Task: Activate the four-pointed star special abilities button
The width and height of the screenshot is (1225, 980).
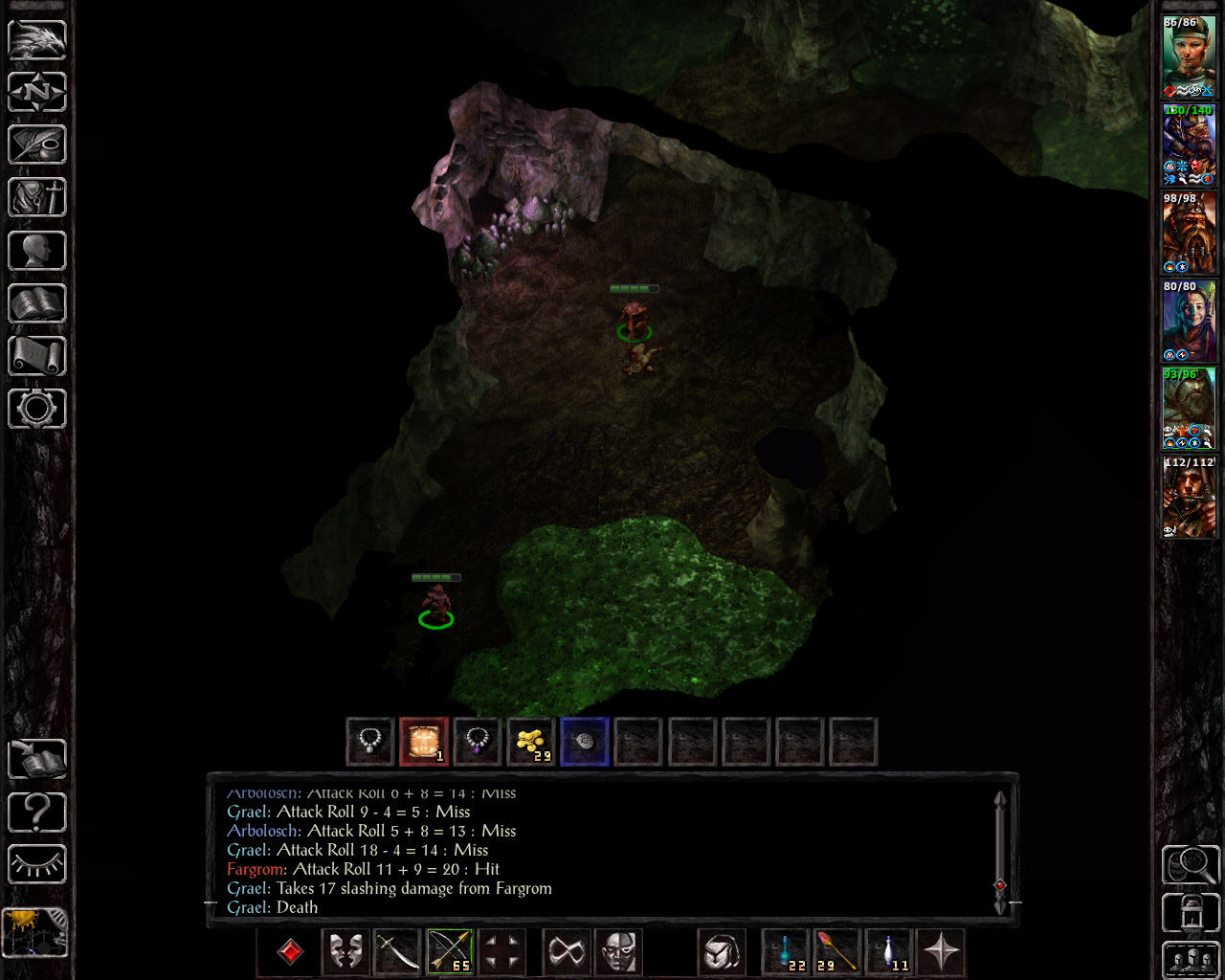Action: (942, 952)
